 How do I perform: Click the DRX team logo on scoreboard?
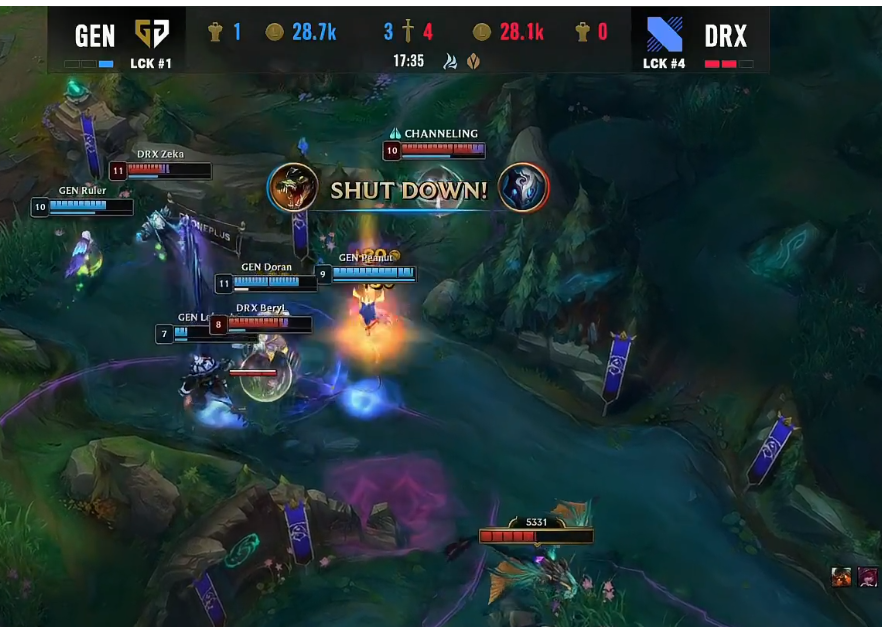pyautogui.click(x=664, y=34)
